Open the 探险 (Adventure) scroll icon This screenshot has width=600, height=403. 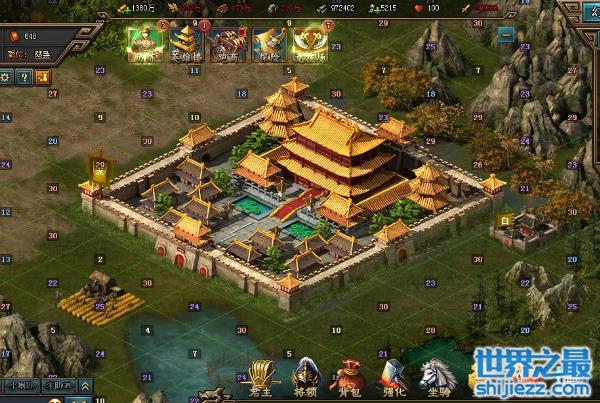click(x=269, y=42)
